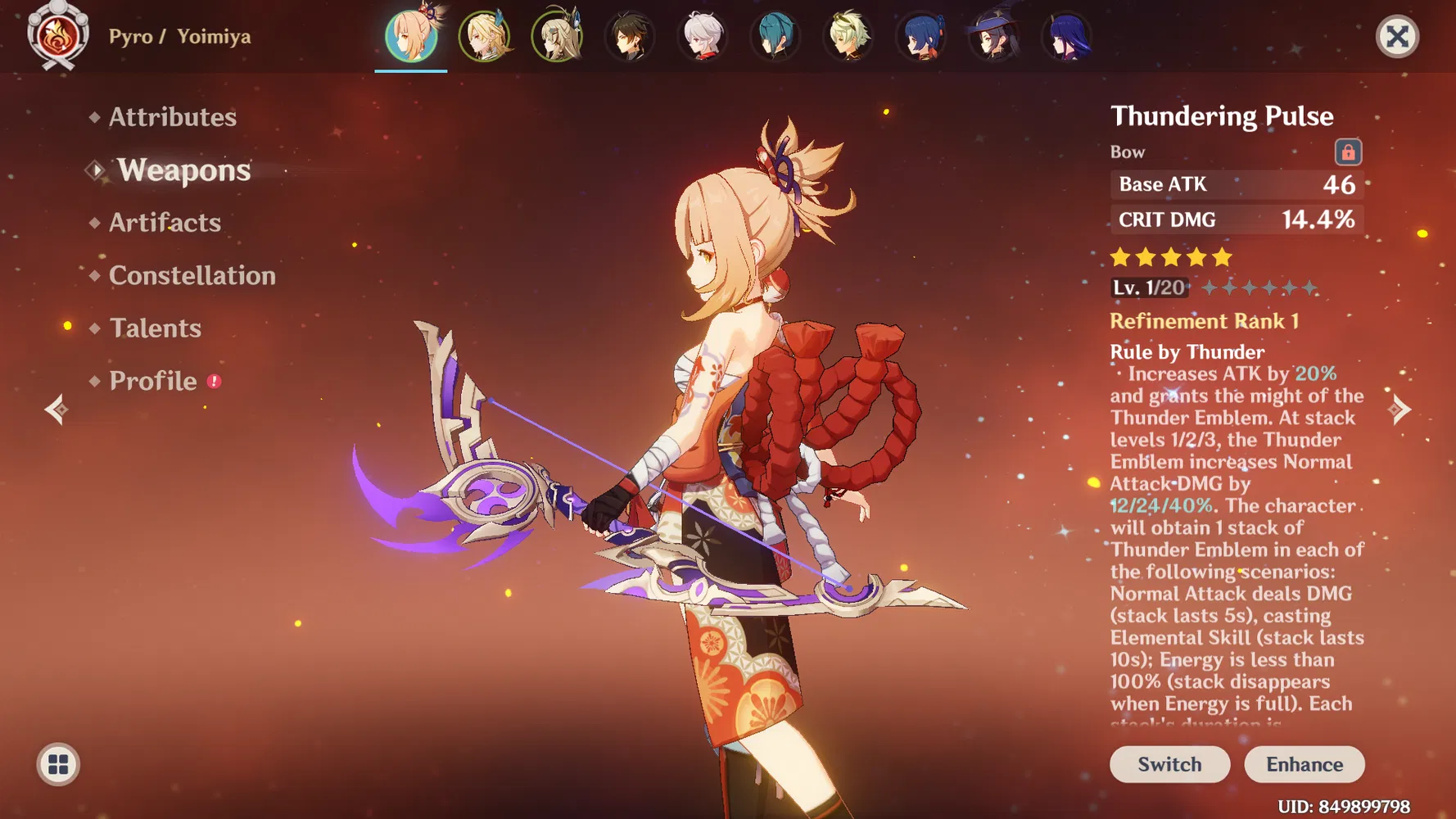Open the party setup grid icon bottom-left
Image resolution: width=1456 pixels, height=819 pixels.
pos(57,766)
